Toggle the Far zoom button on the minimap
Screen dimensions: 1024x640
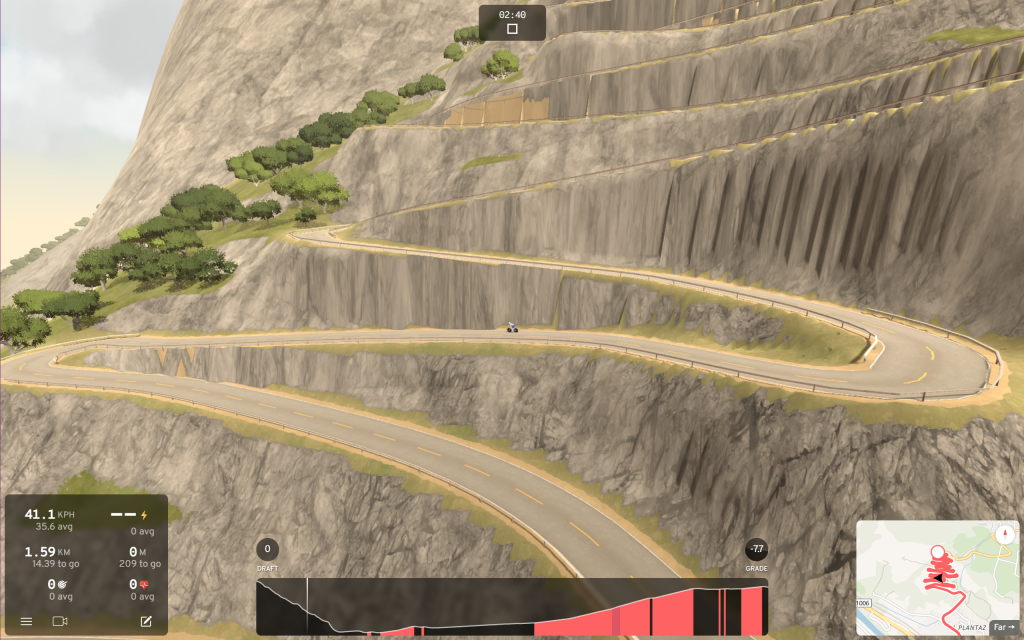click(x=1002, y=627)
